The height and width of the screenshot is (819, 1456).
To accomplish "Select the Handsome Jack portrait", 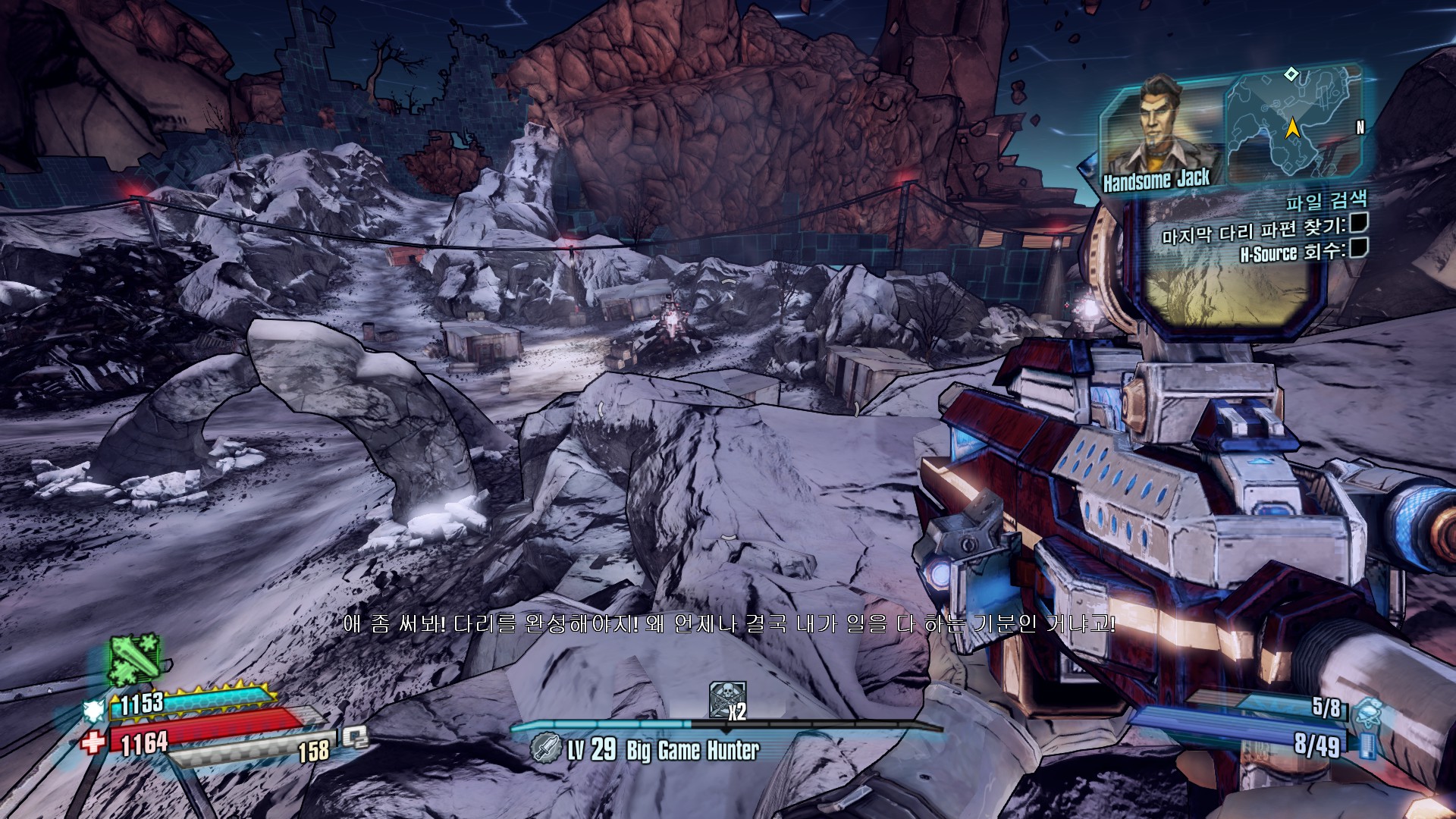I will pos(1160,133).
